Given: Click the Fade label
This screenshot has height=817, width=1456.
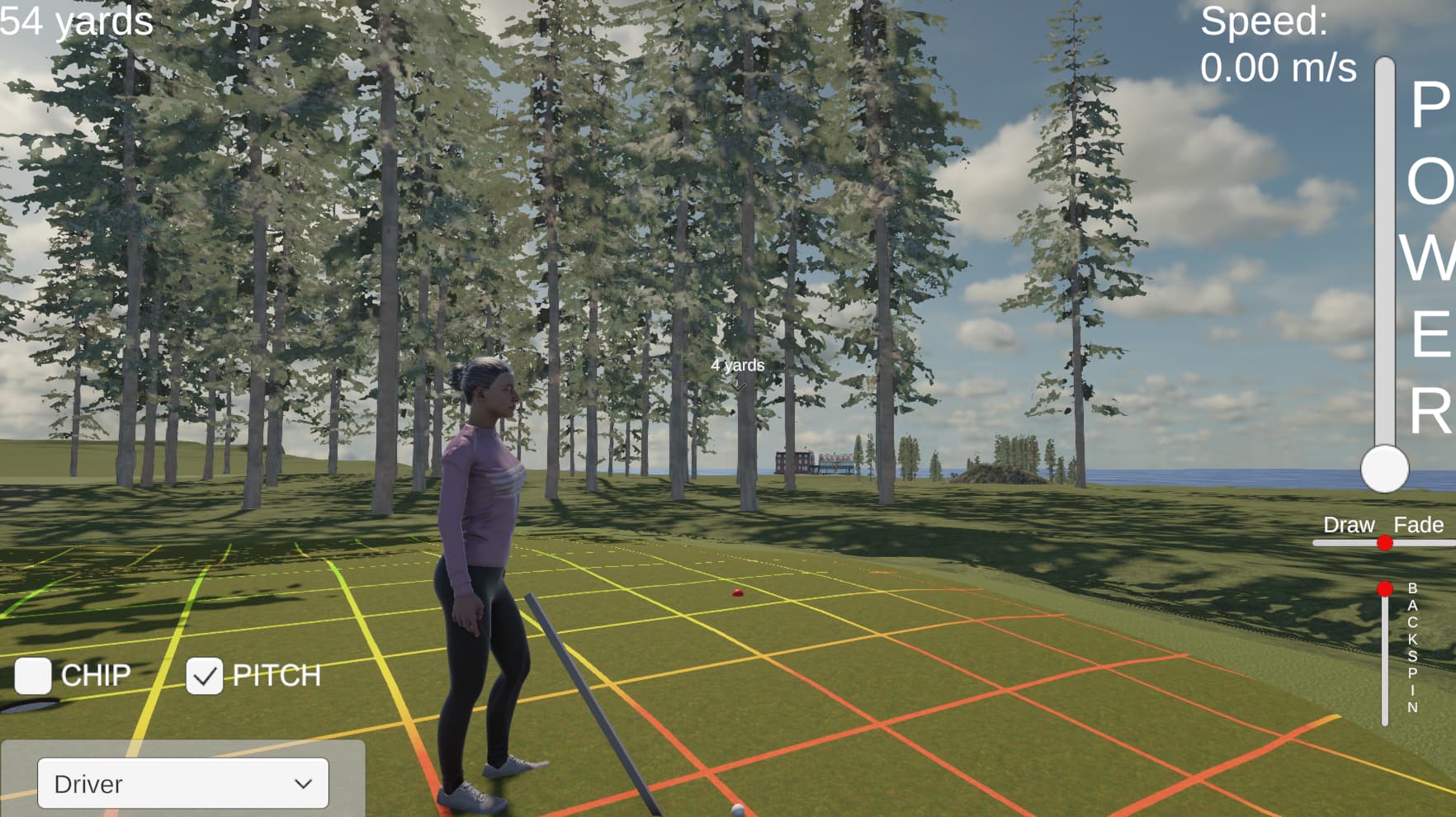Looking at the screenshot, I should coord(1417,524).
